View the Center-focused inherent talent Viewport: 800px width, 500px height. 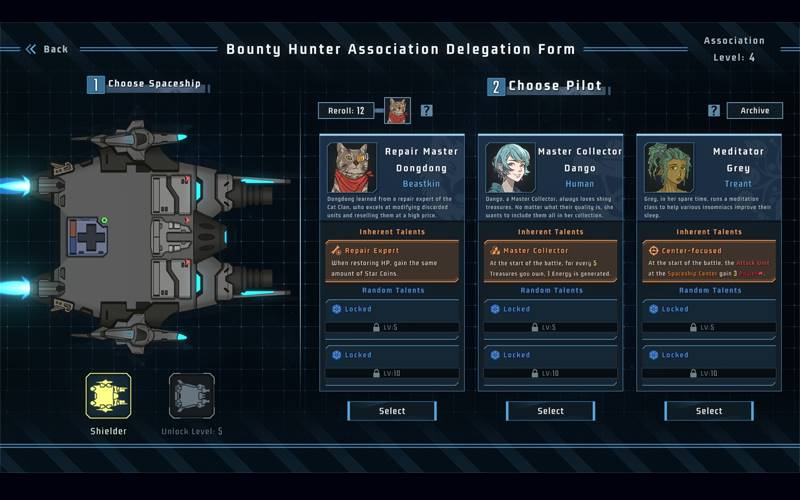click(x=708, y=260)
